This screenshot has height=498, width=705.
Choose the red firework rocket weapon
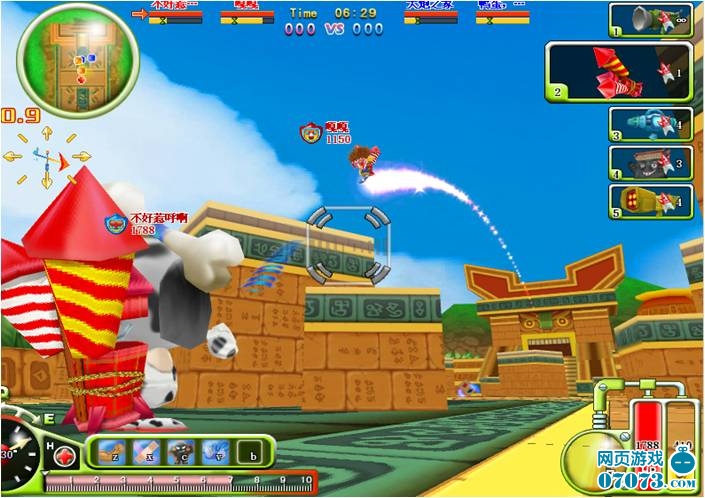point(618,71)
